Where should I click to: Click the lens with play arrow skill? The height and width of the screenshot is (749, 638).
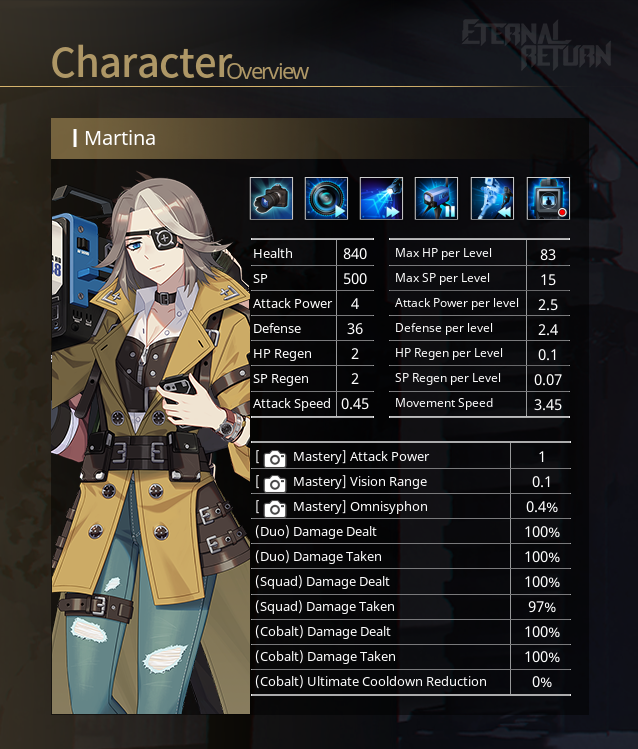[326, 198]
